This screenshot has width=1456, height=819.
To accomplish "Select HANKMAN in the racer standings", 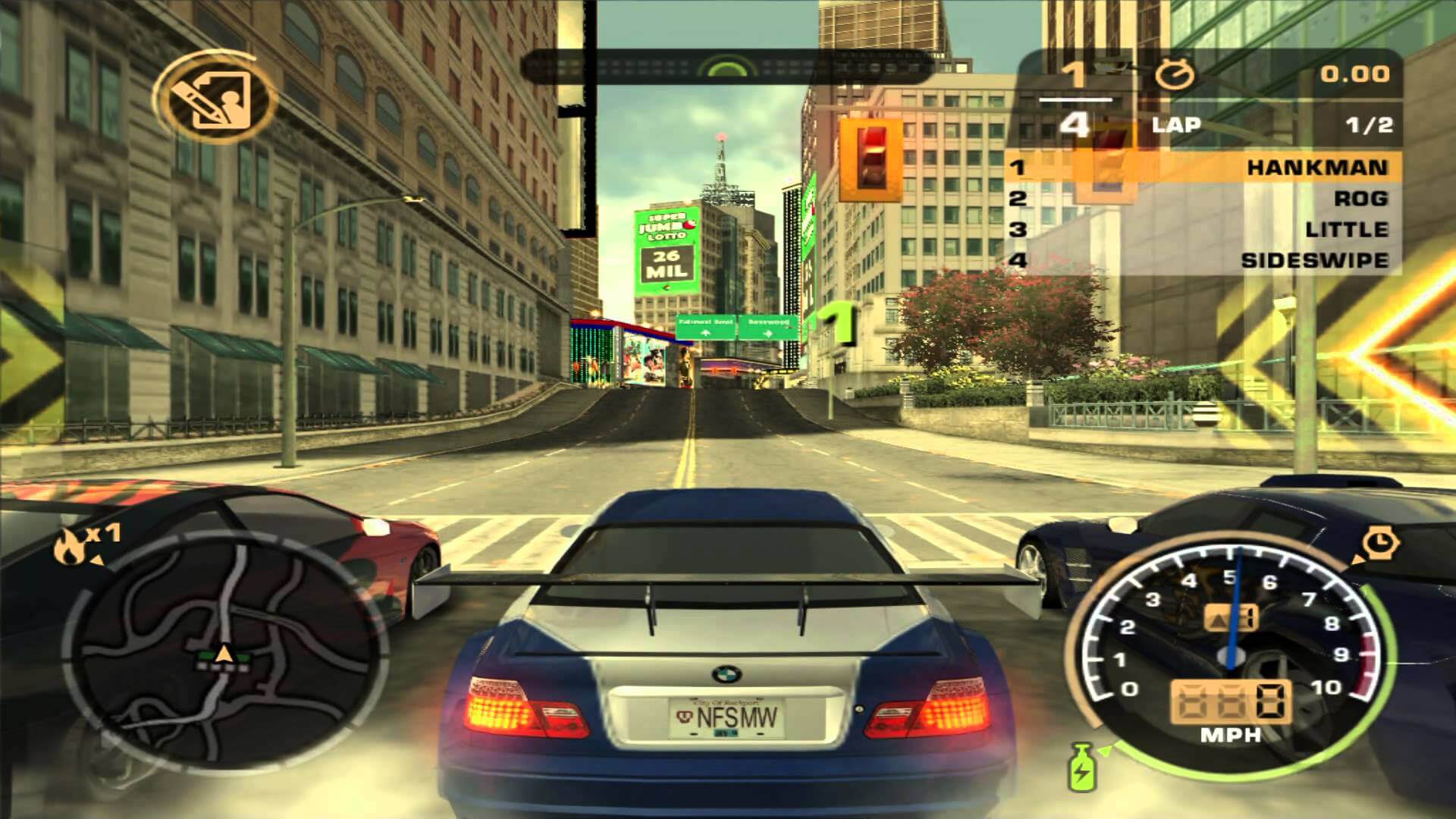I will coord(1316,168).
